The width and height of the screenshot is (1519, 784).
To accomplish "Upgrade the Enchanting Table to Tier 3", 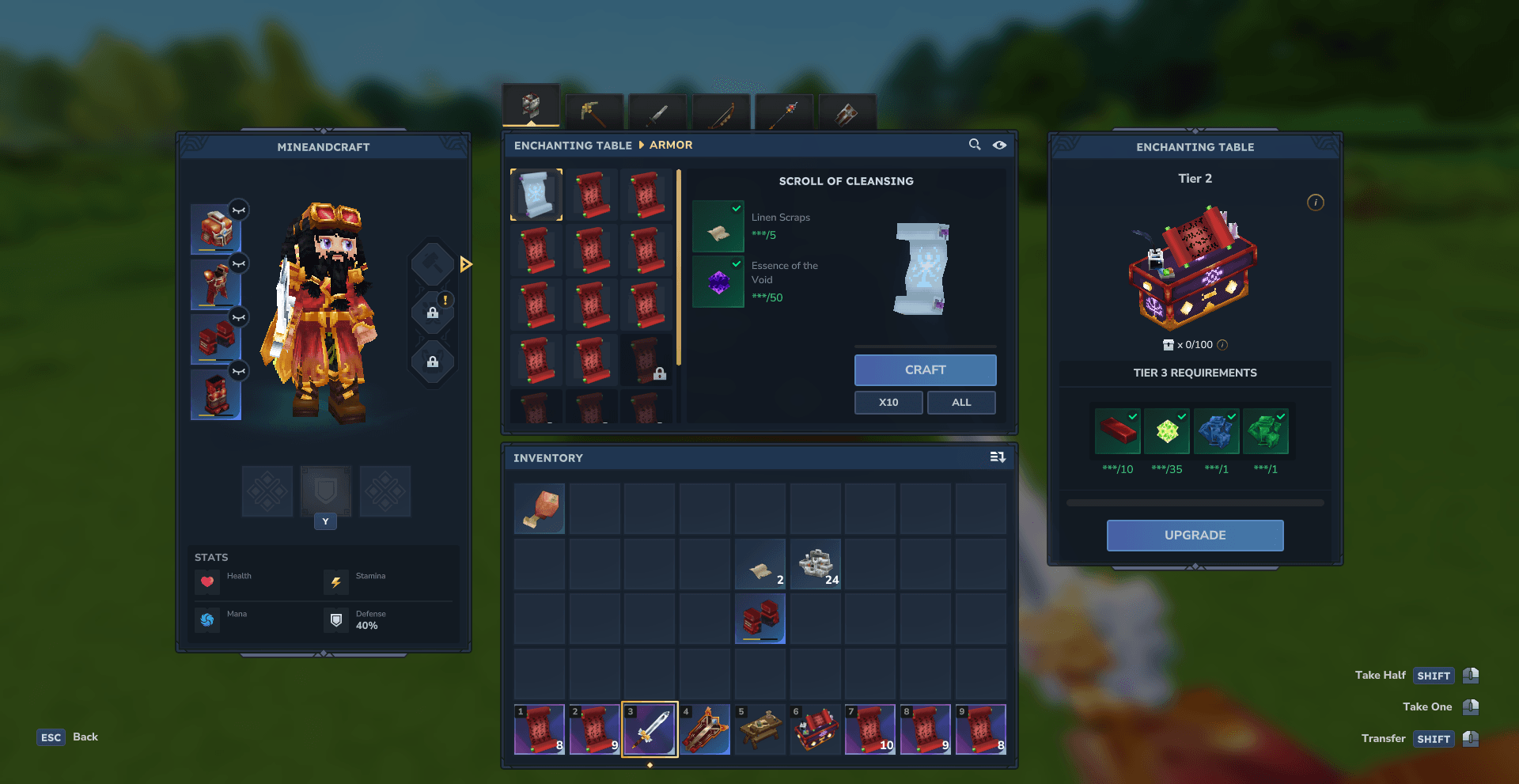I will point(1195,536).
